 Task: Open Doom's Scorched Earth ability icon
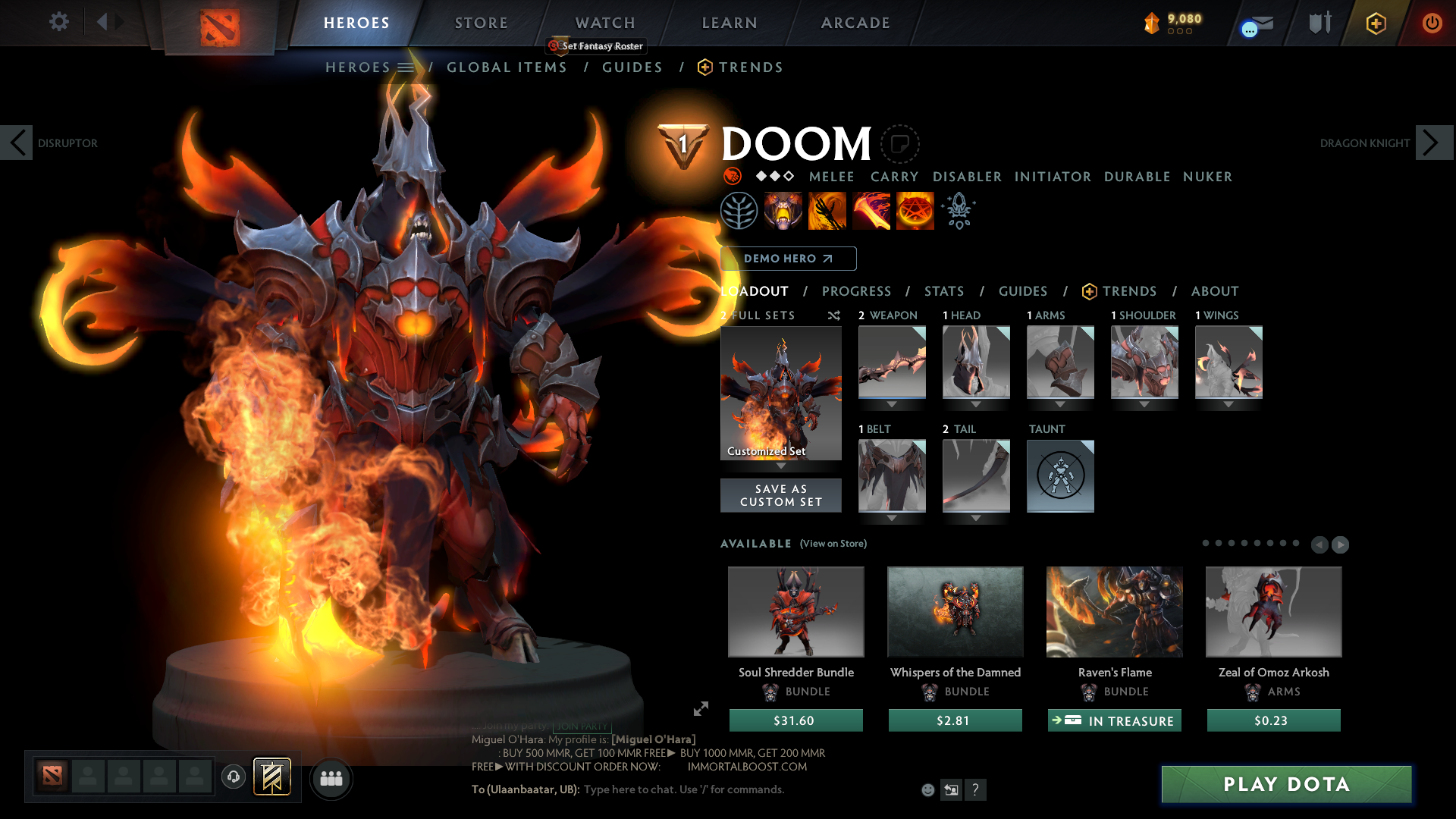point(827,211)
